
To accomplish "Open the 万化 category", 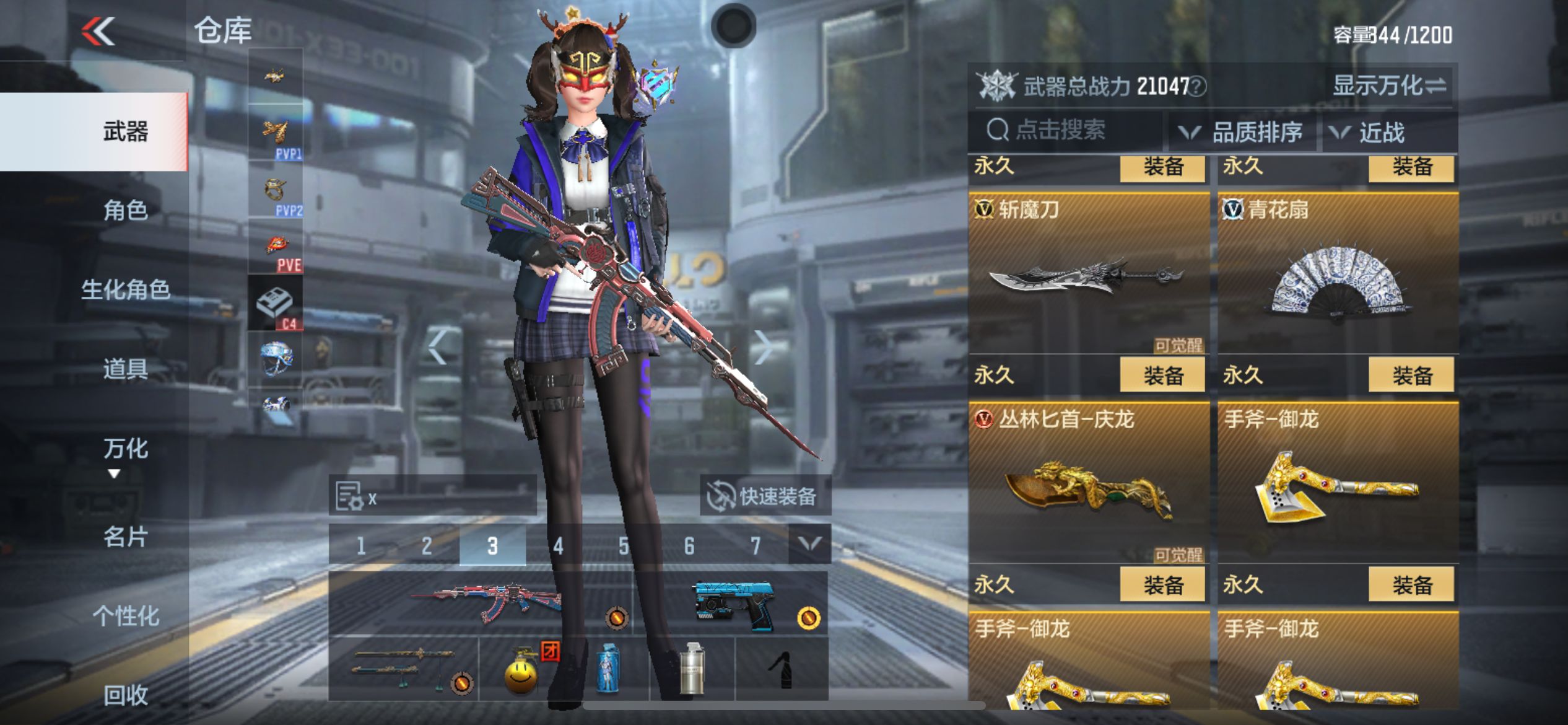I will tap(125, 449).
